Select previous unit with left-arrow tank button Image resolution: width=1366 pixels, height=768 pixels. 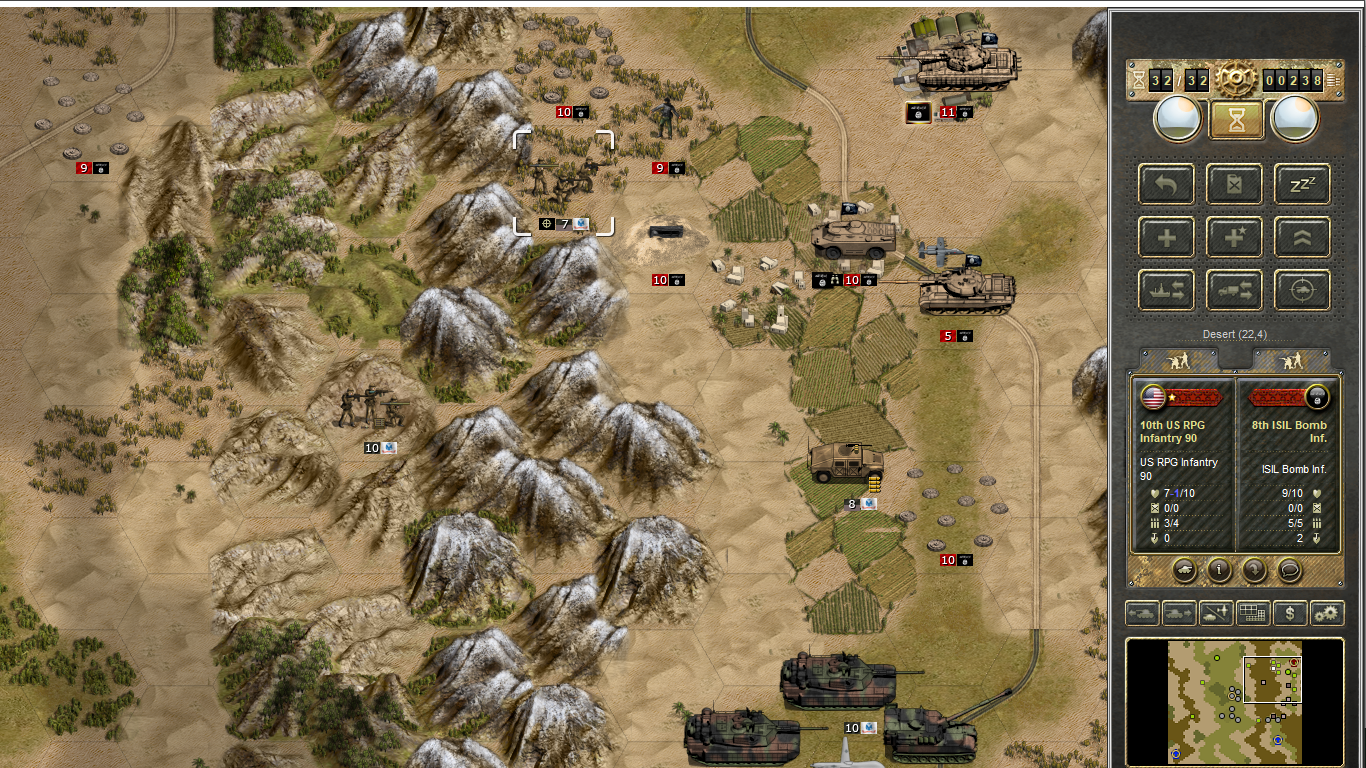pos(1142,613)
